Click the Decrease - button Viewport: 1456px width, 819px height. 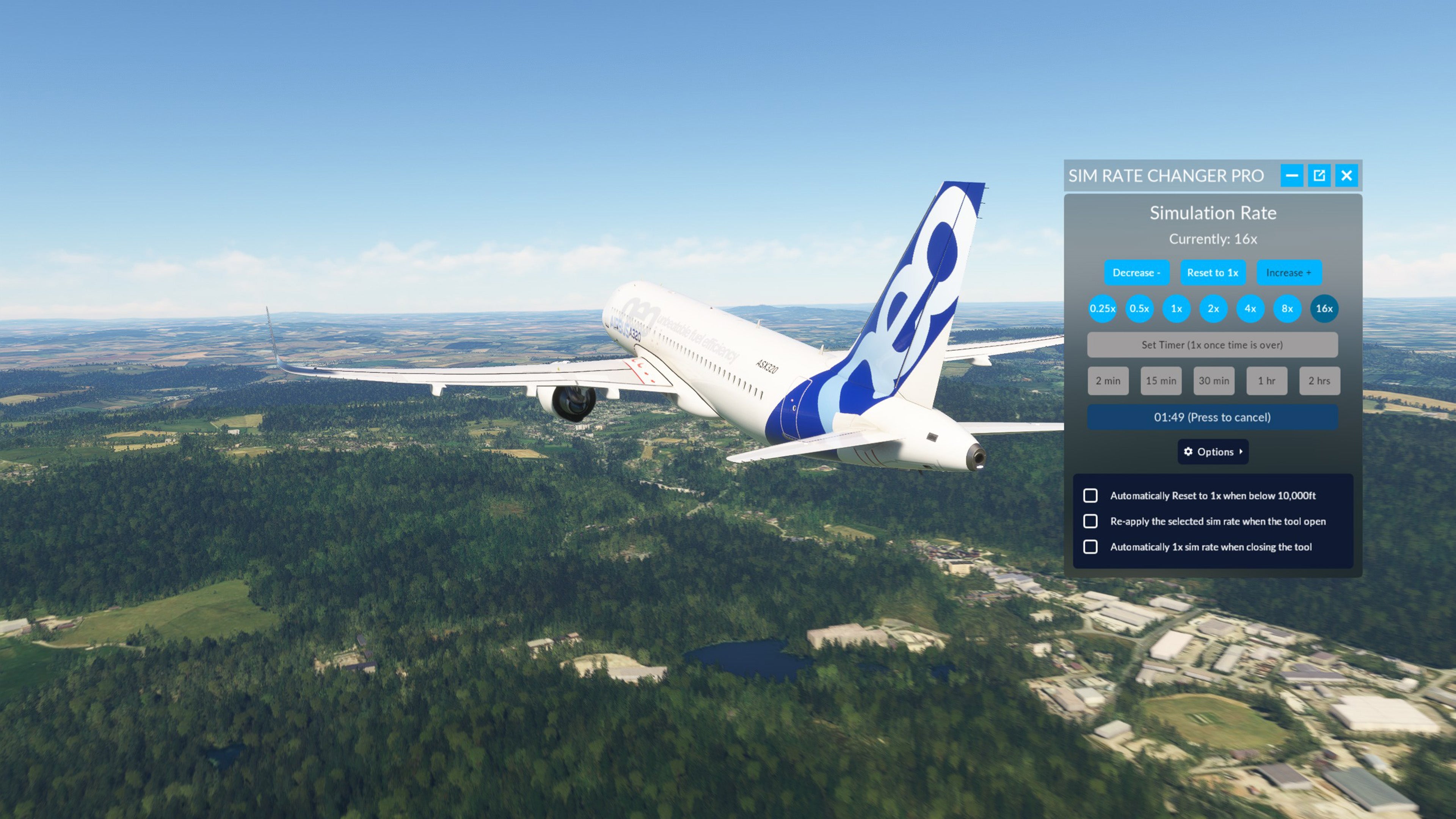click(x=1136, y=273)
